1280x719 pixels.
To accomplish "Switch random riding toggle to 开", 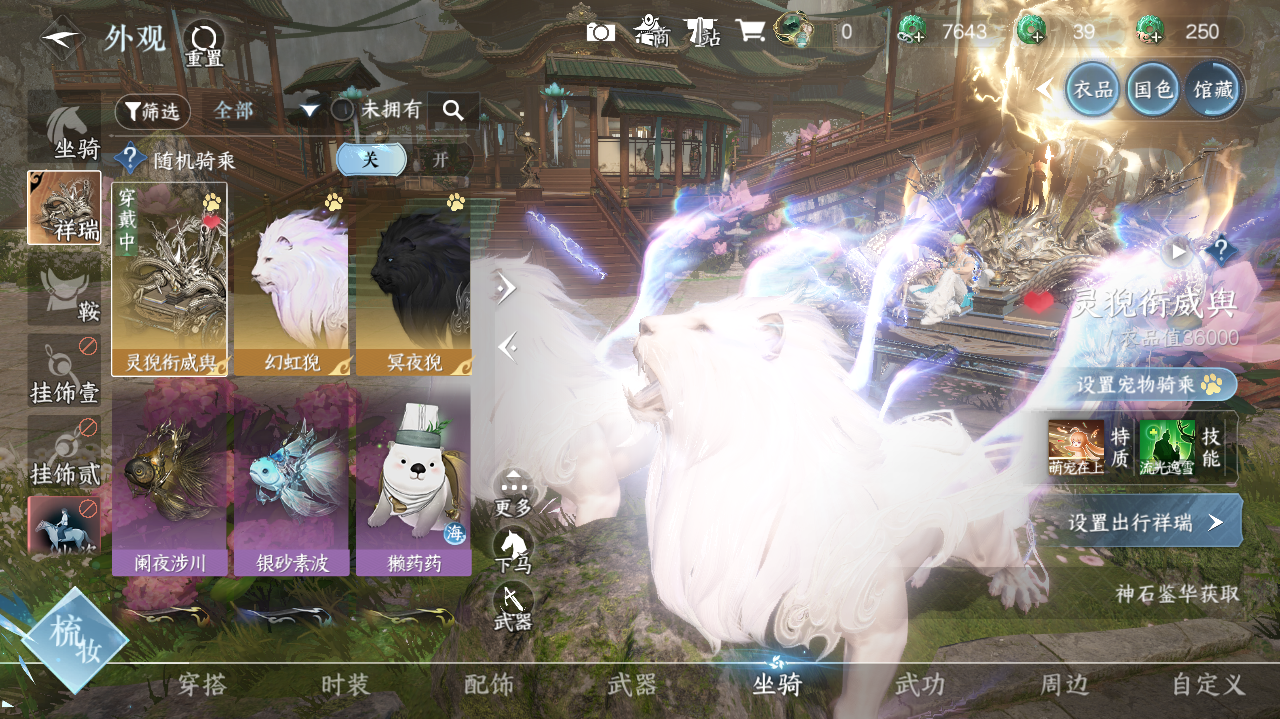I will tap(440, 160).
